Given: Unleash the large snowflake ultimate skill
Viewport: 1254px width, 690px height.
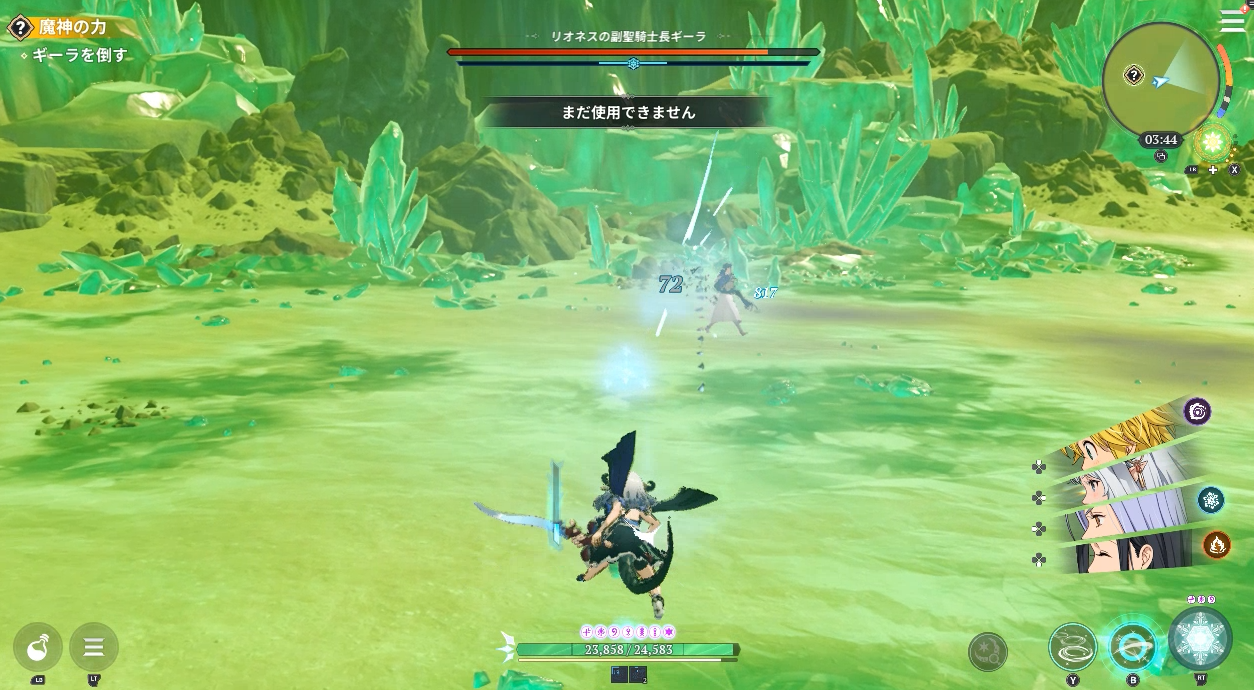Looking at the screenshot, I should 1200,638.
